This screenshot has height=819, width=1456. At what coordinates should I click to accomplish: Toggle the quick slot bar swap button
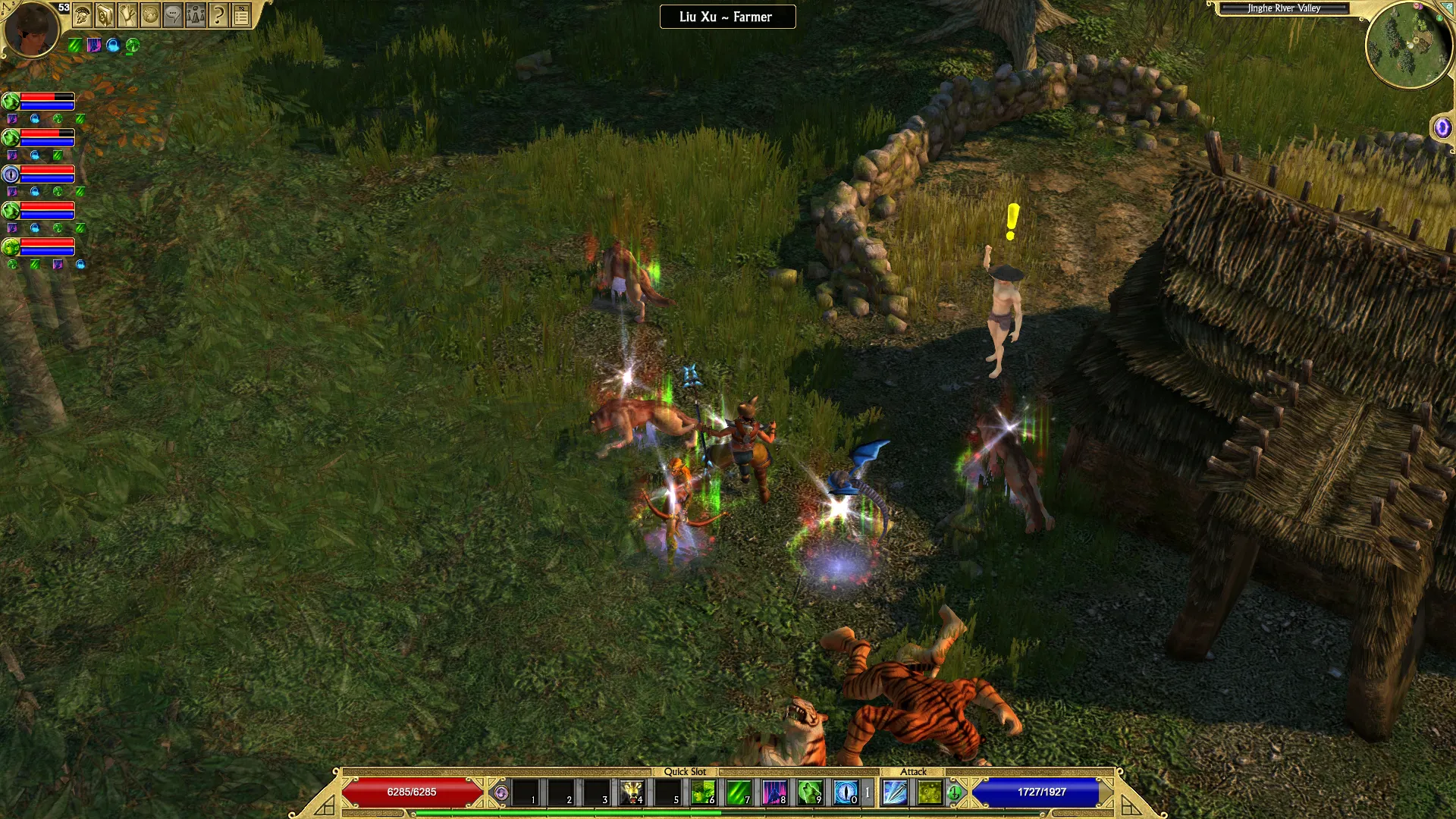click(501, 793)
